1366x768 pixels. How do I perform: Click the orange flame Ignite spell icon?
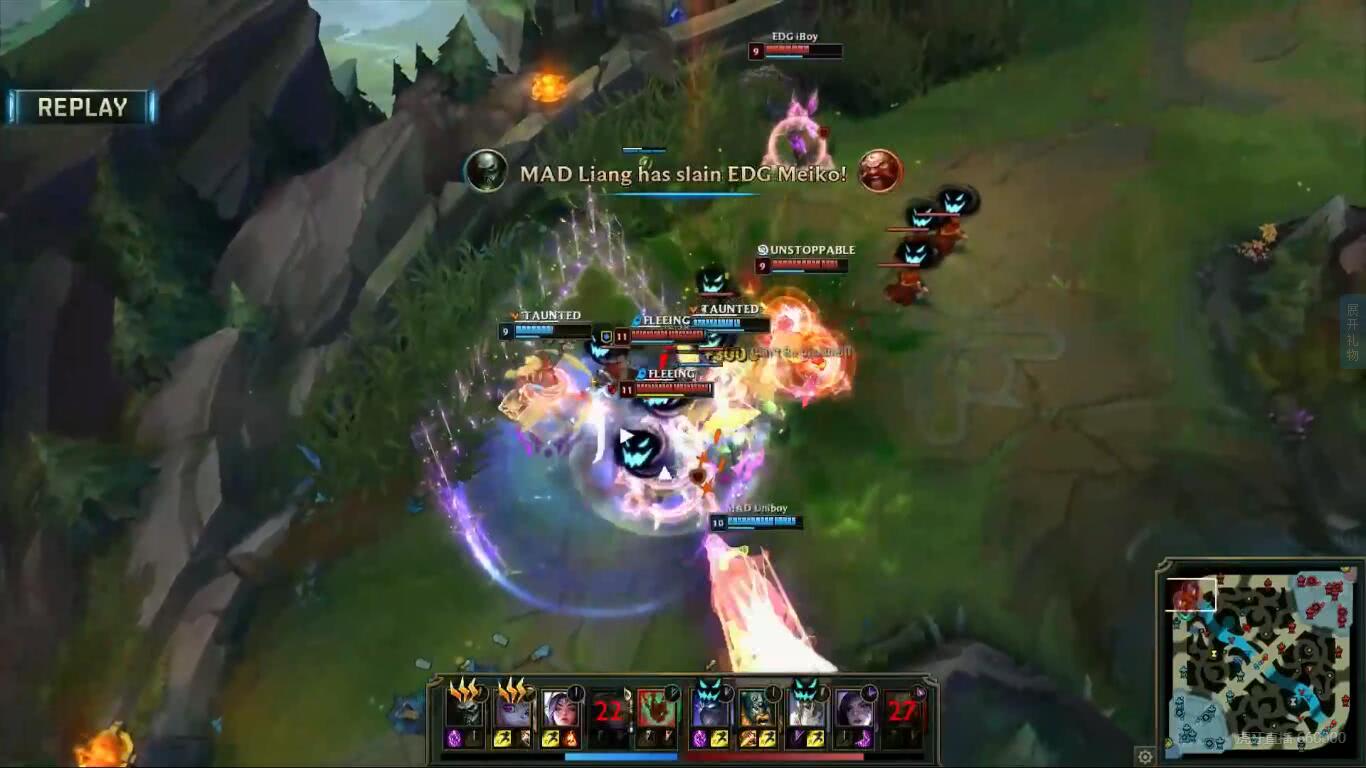(x=571, y=739)
